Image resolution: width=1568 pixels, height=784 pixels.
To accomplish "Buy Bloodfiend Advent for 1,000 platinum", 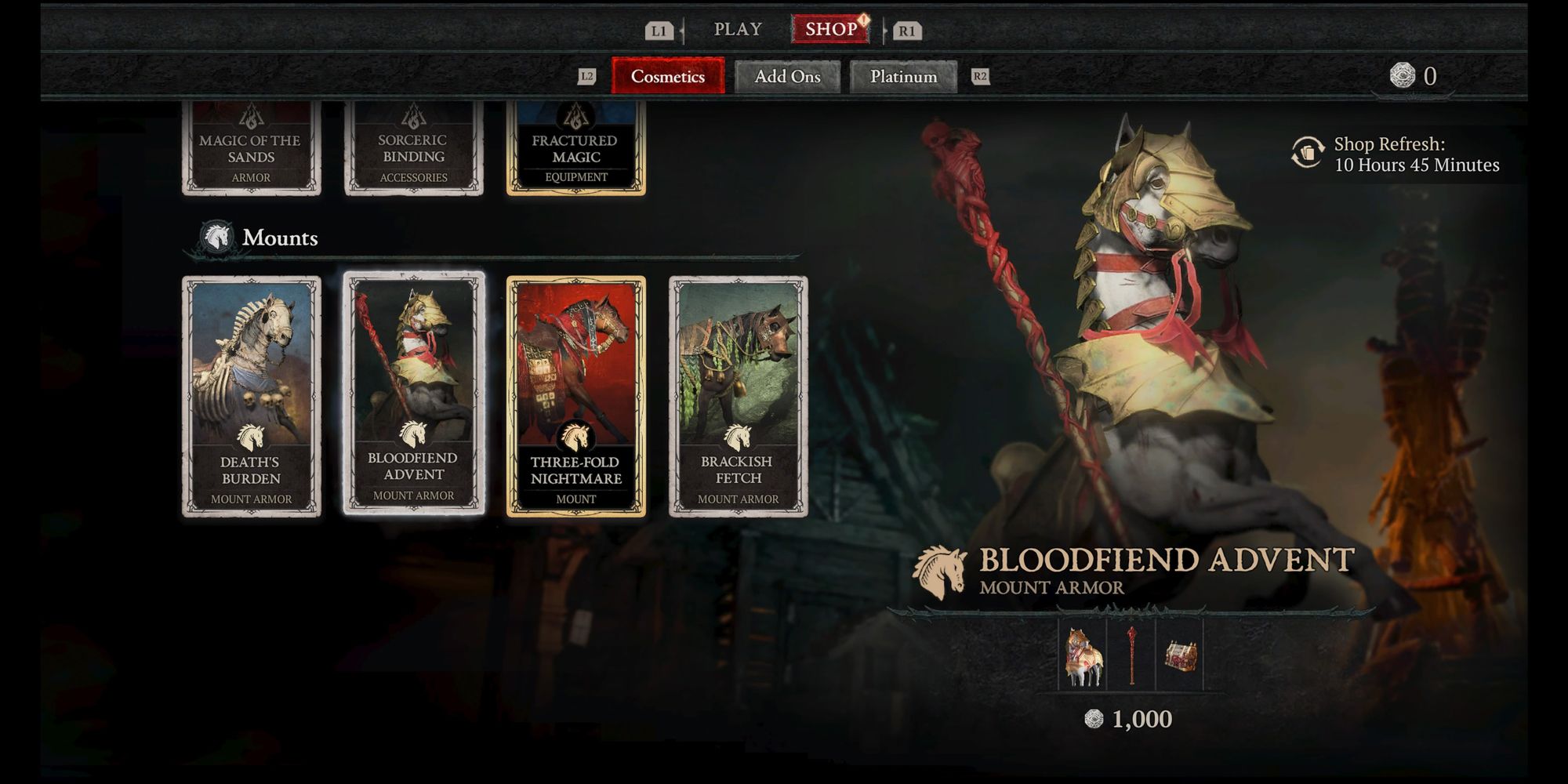I will (1130, 719).
